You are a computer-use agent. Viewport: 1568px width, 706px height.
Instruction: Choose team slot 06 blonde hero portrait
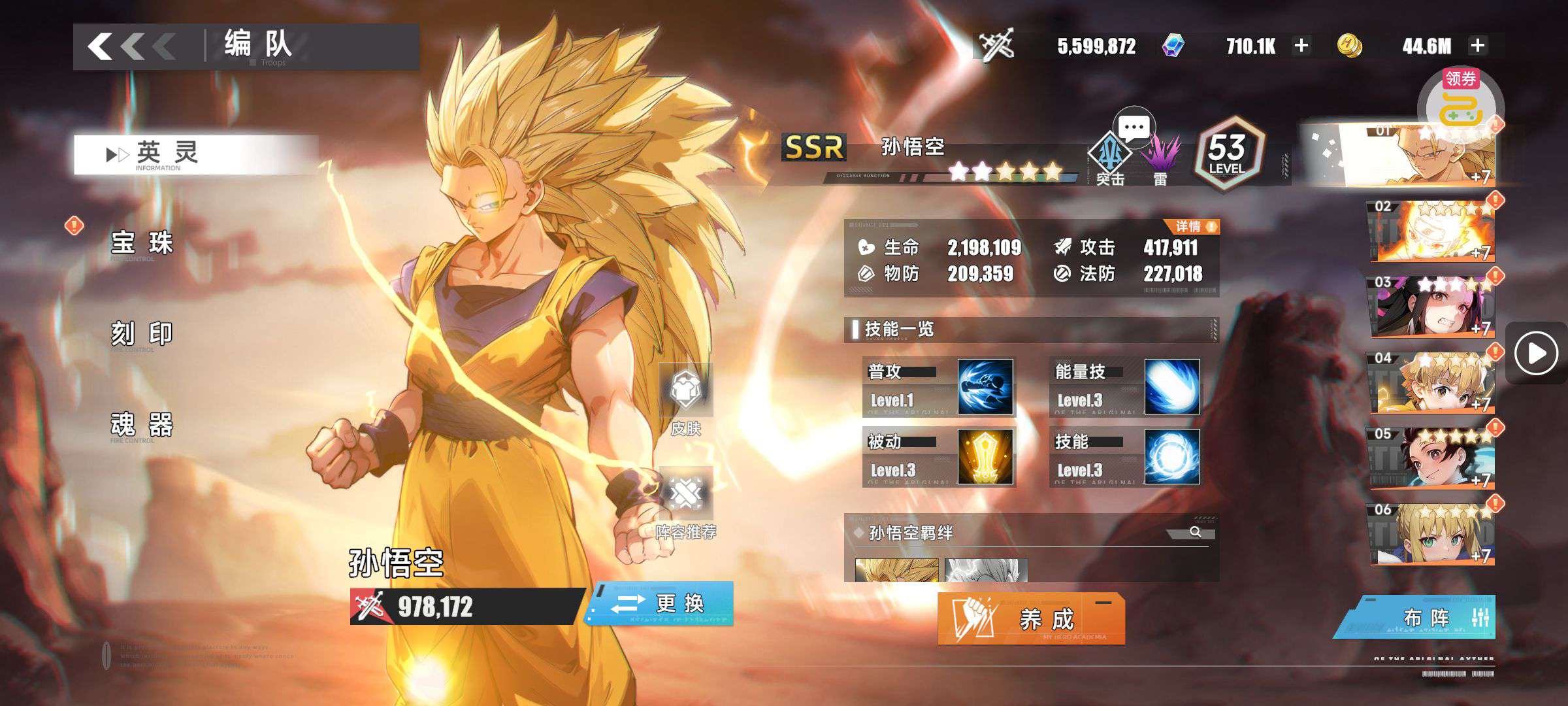point(1432,533)
